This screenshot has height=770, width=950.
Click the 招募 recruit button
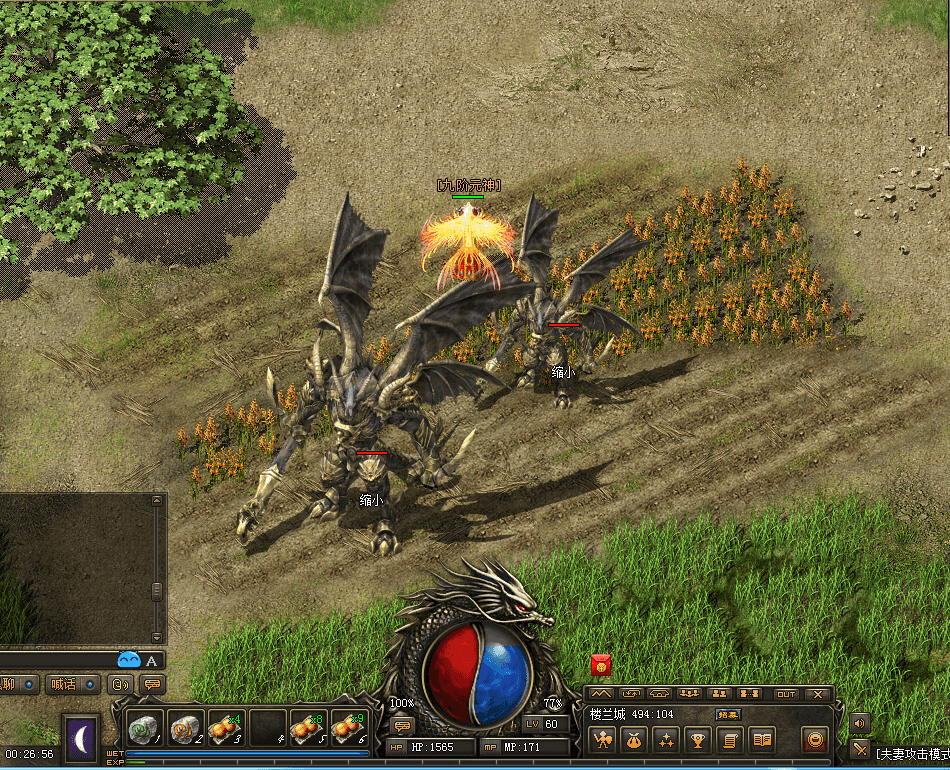728,714
